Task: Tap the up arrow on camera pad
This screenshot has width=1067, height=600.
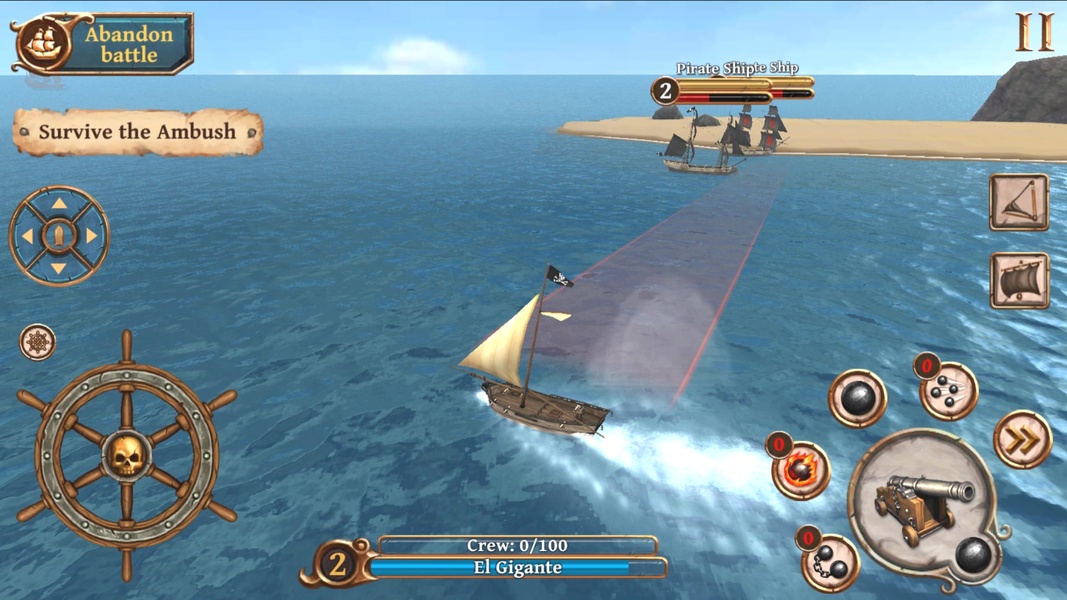Action: pos(59,204)
